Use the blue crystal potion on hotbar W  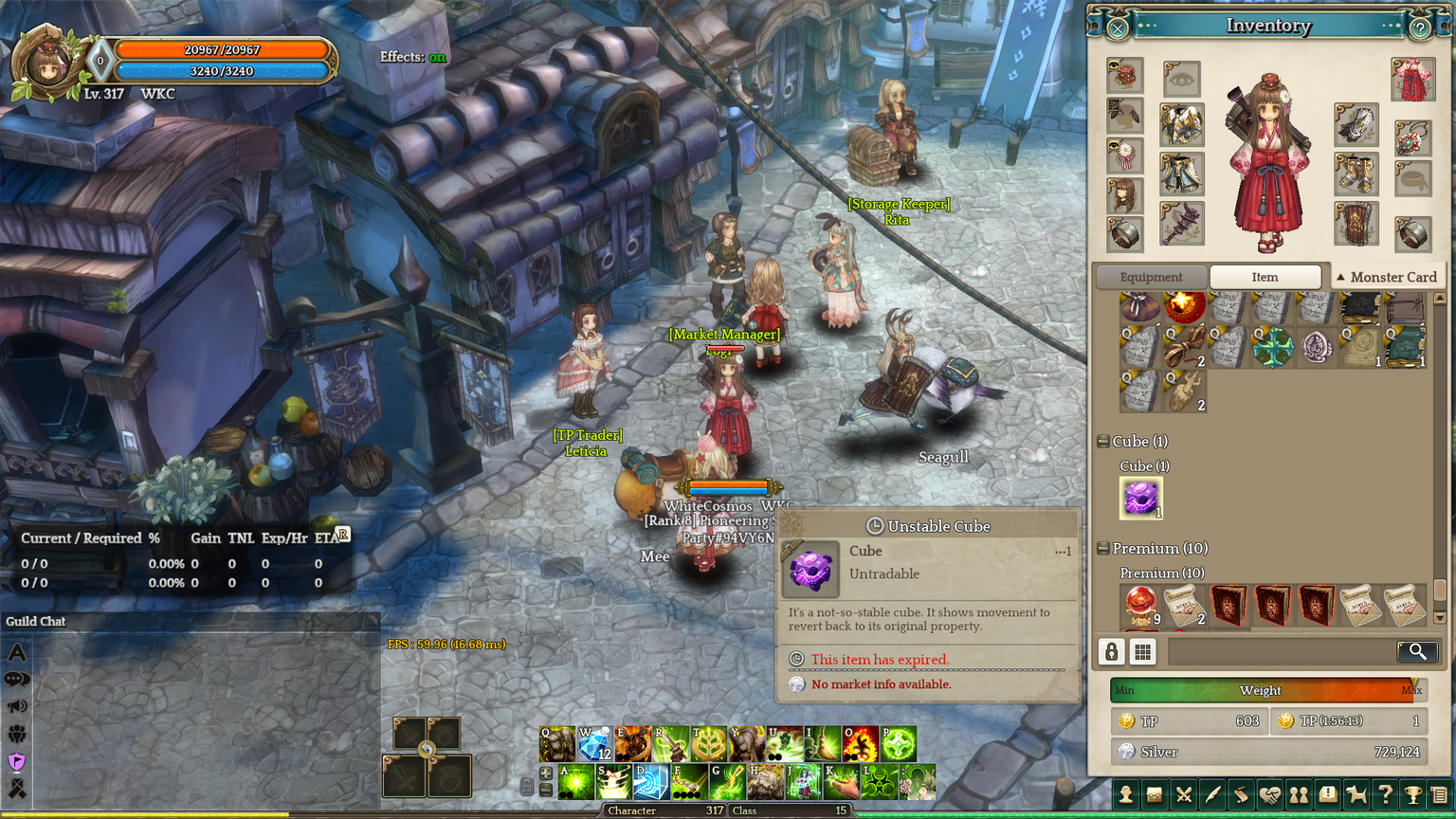[x=595, y=745]
